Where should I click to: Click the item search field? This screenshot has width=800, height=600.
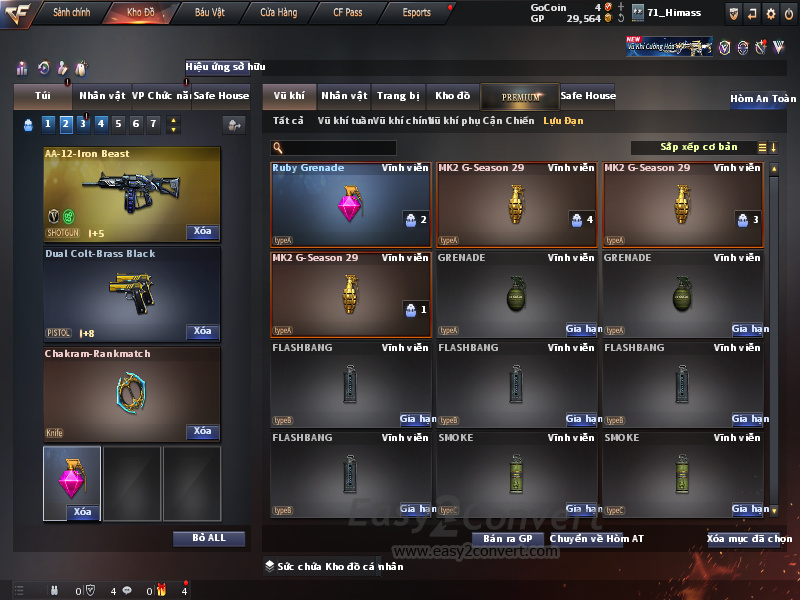point(340,148)
